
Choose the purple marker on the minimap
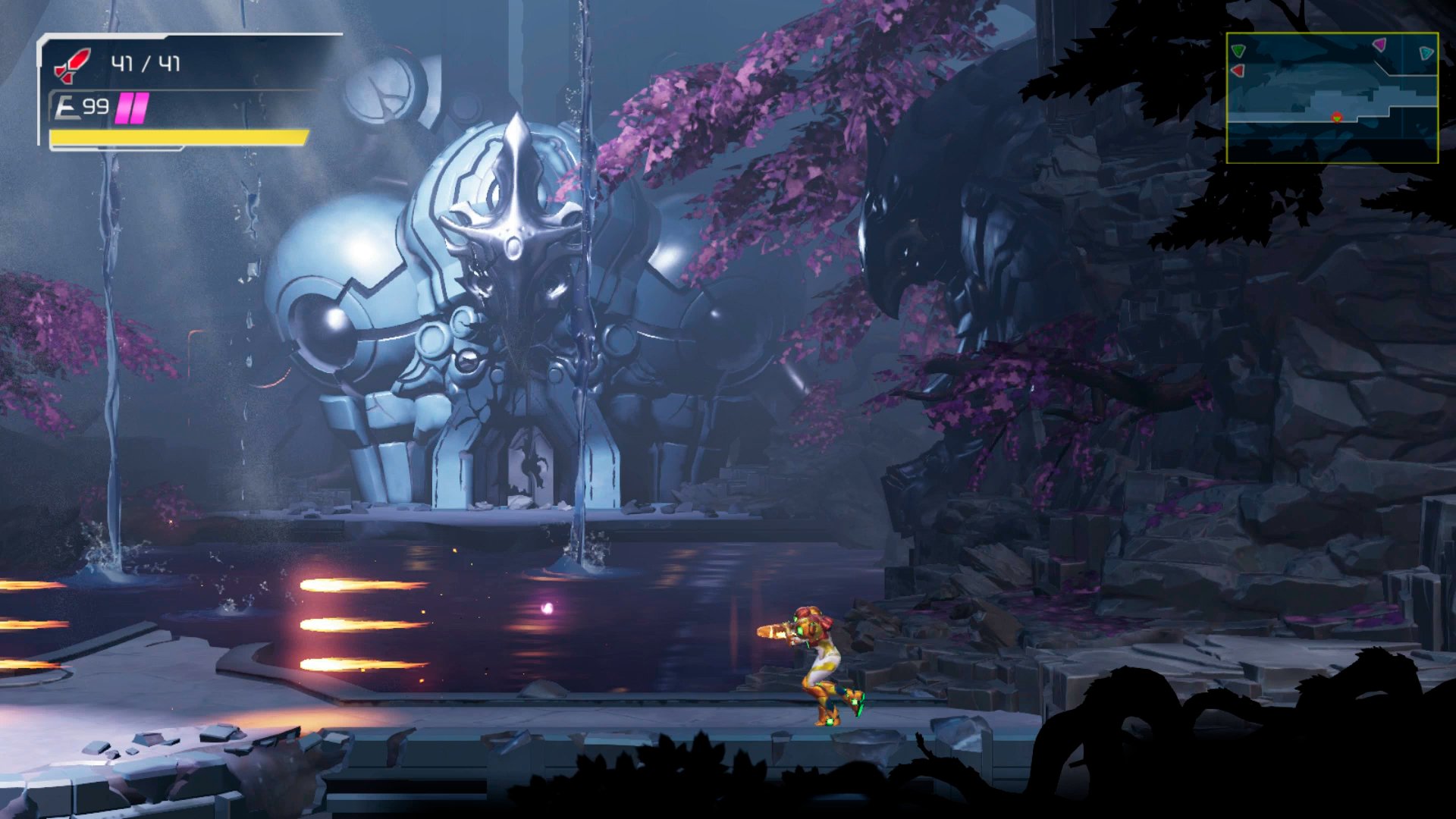(1379, 45)
